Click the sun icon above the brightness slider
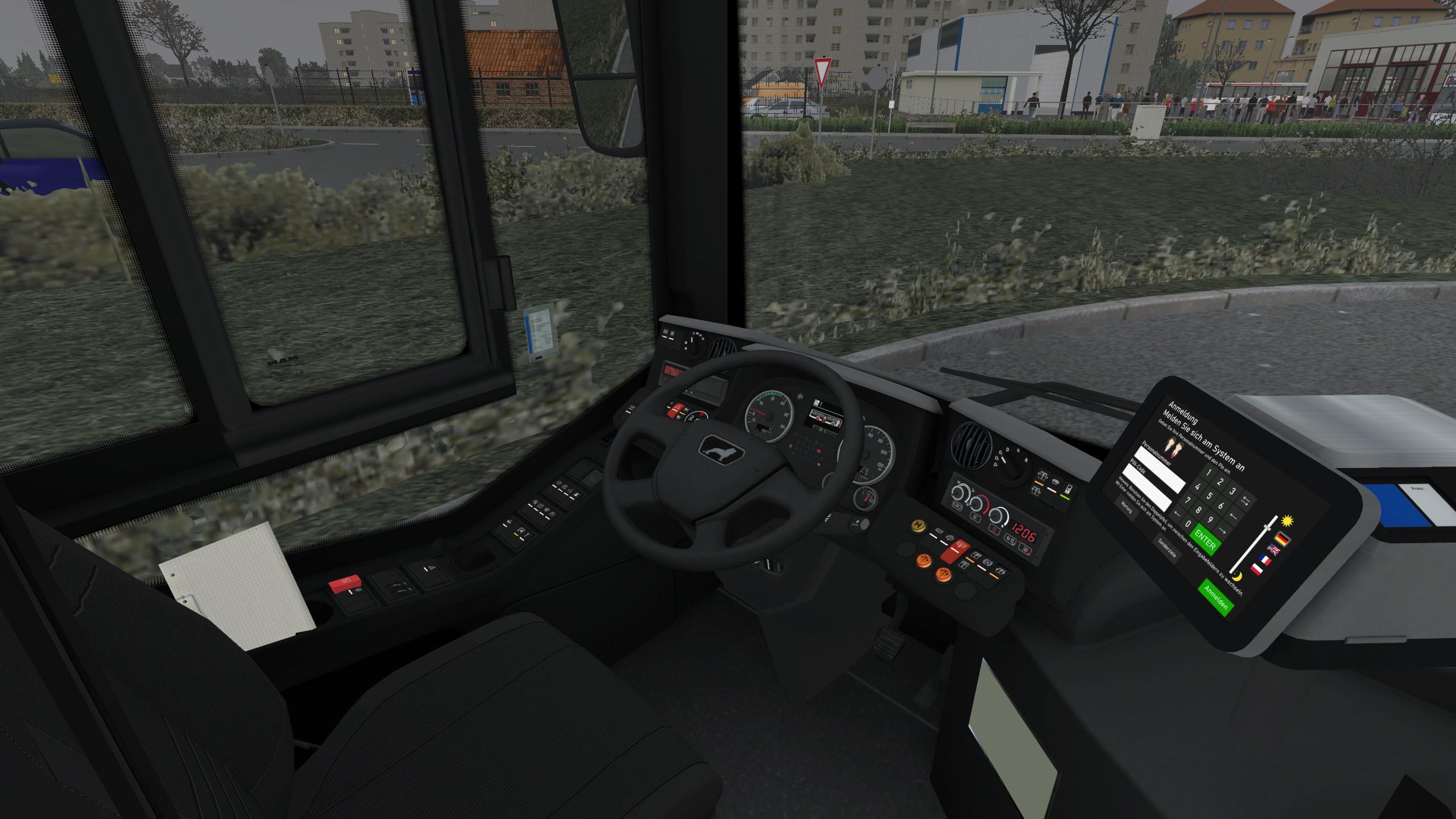1456x819 pixels. click(1288, 522)
